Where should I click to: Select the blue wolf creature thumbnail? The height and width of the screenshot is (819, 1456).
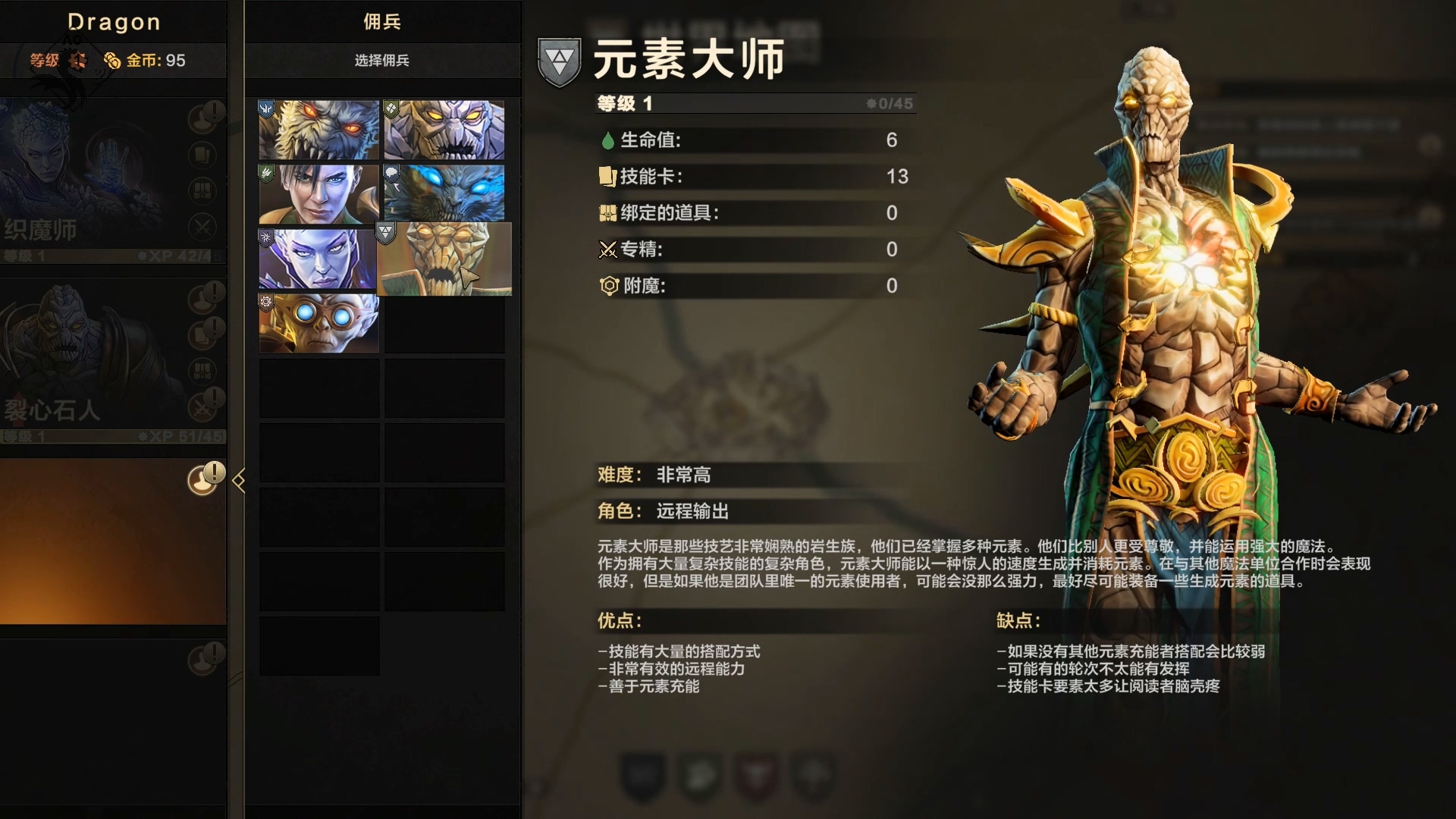(444, 193)
